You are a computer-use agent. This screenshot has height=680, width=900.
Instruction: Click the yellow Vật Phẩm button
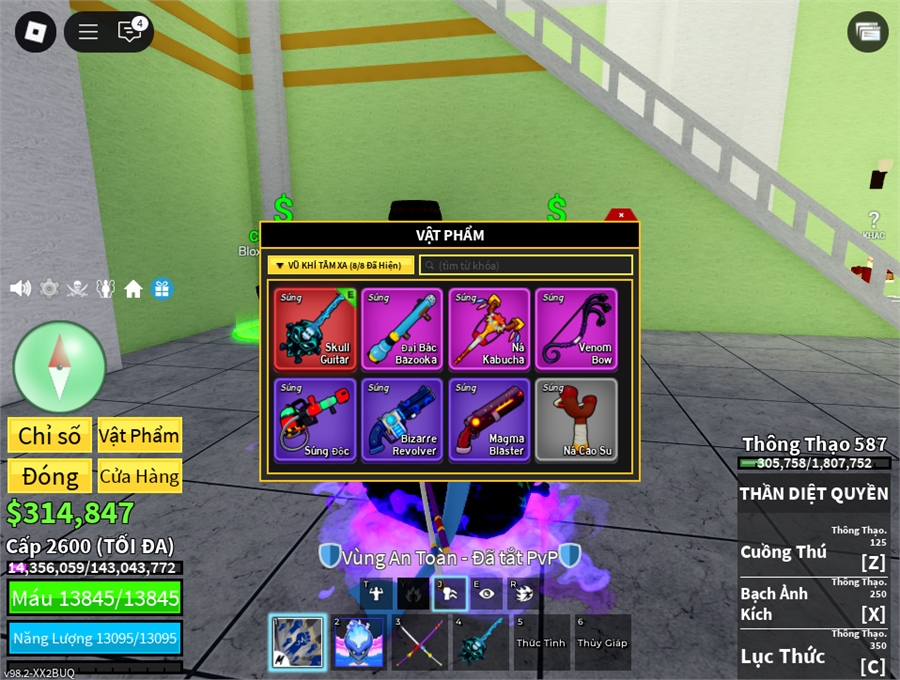[x=139, y=435]
